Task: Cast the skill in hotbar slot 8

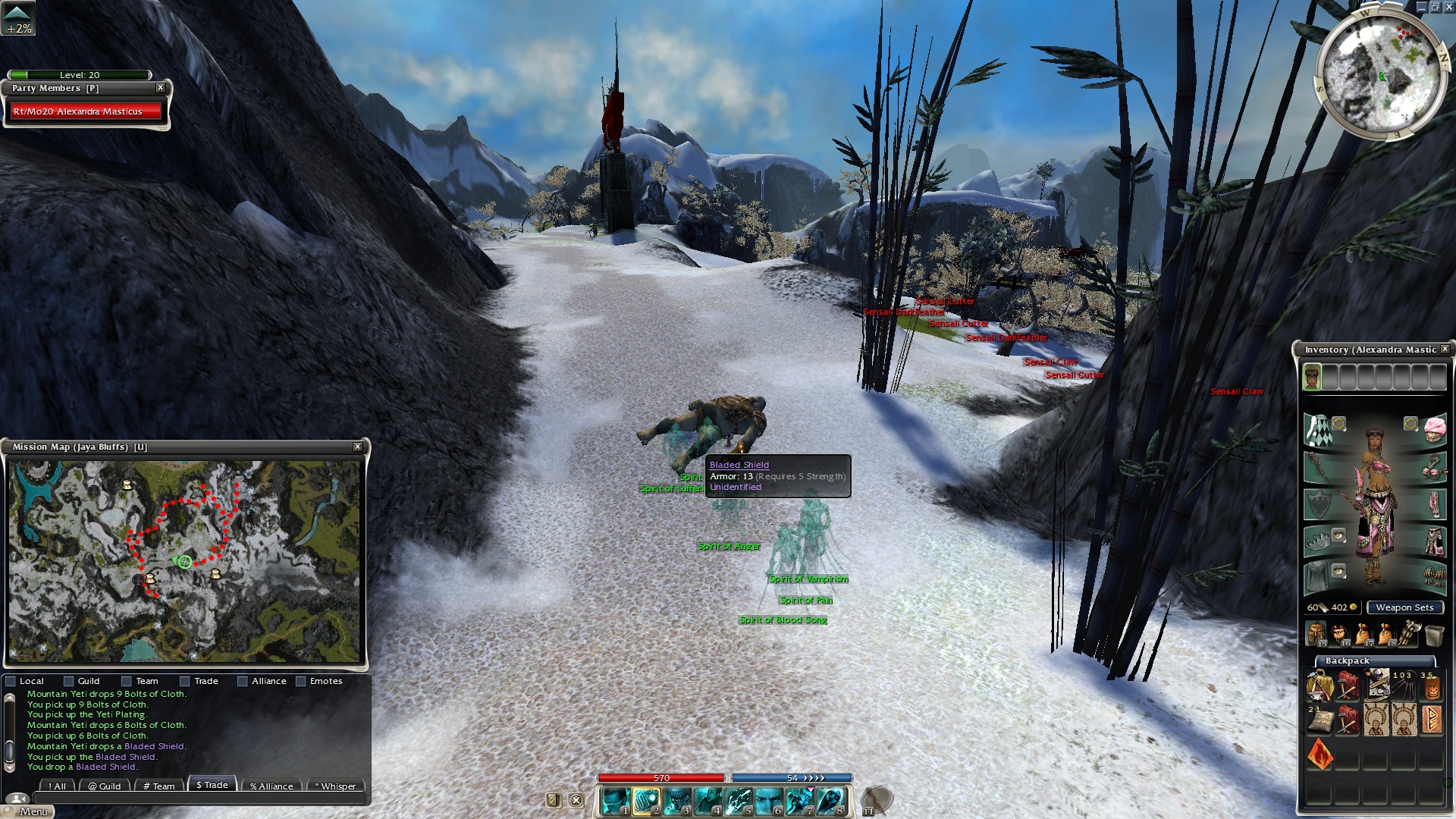Action: 830,801
